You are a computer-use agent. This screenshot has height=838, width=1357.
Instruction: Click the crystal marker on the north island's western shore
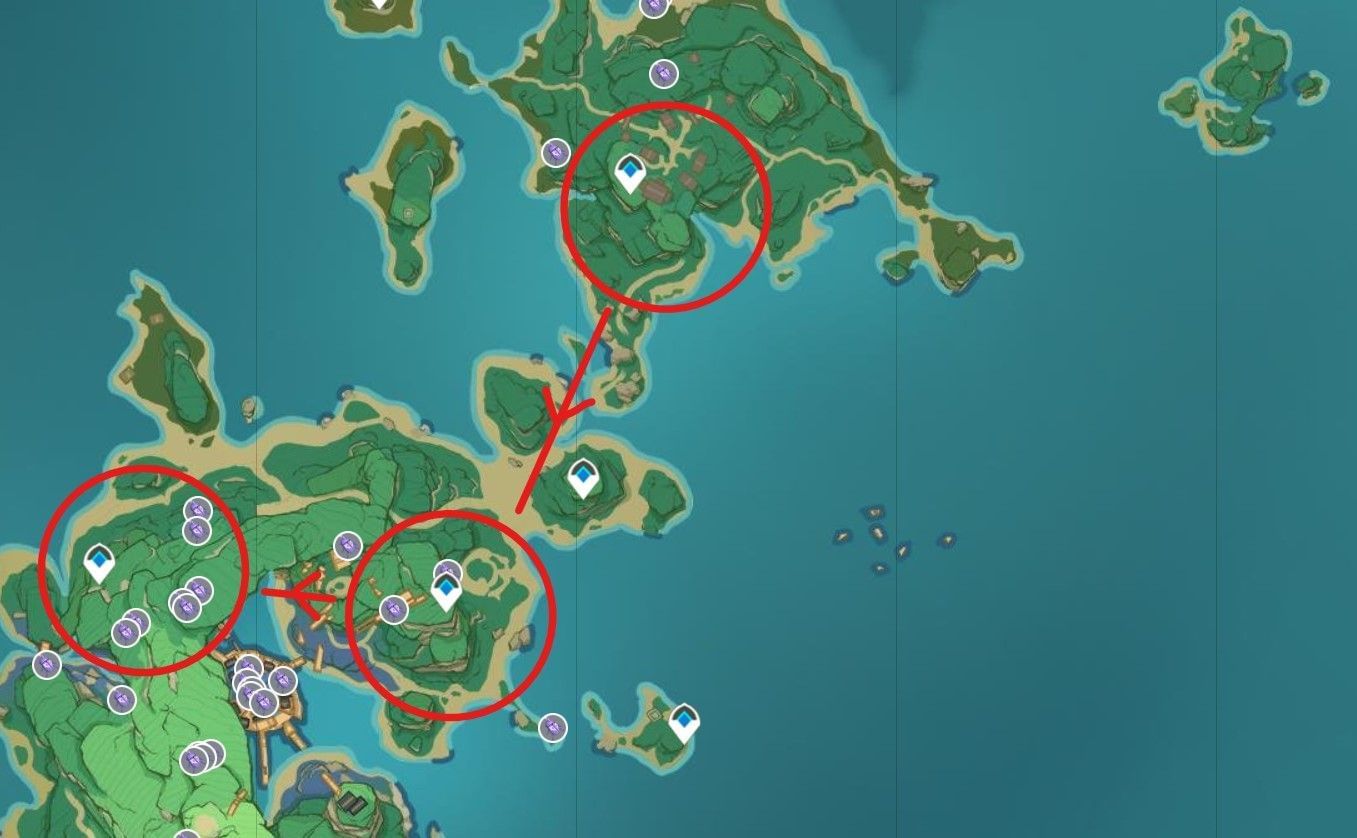point(555,150)
